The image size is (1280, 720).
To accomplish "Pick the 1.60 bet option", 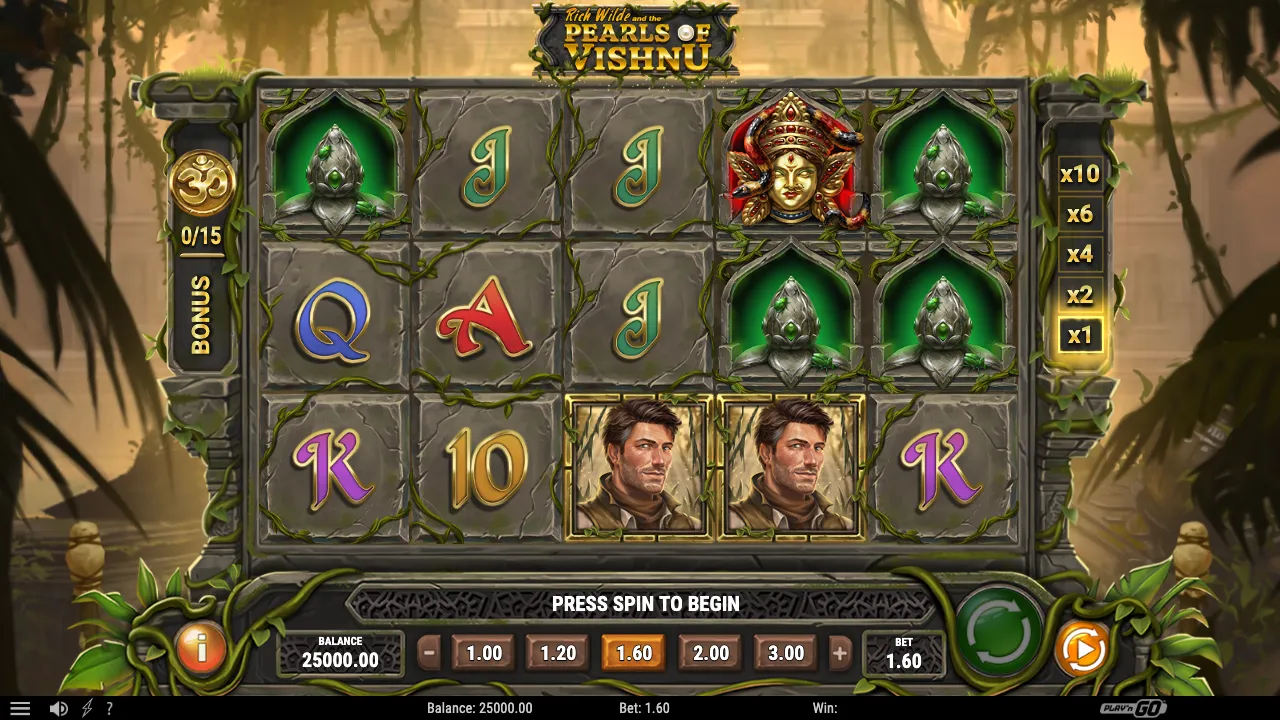I will coord(633,653).
